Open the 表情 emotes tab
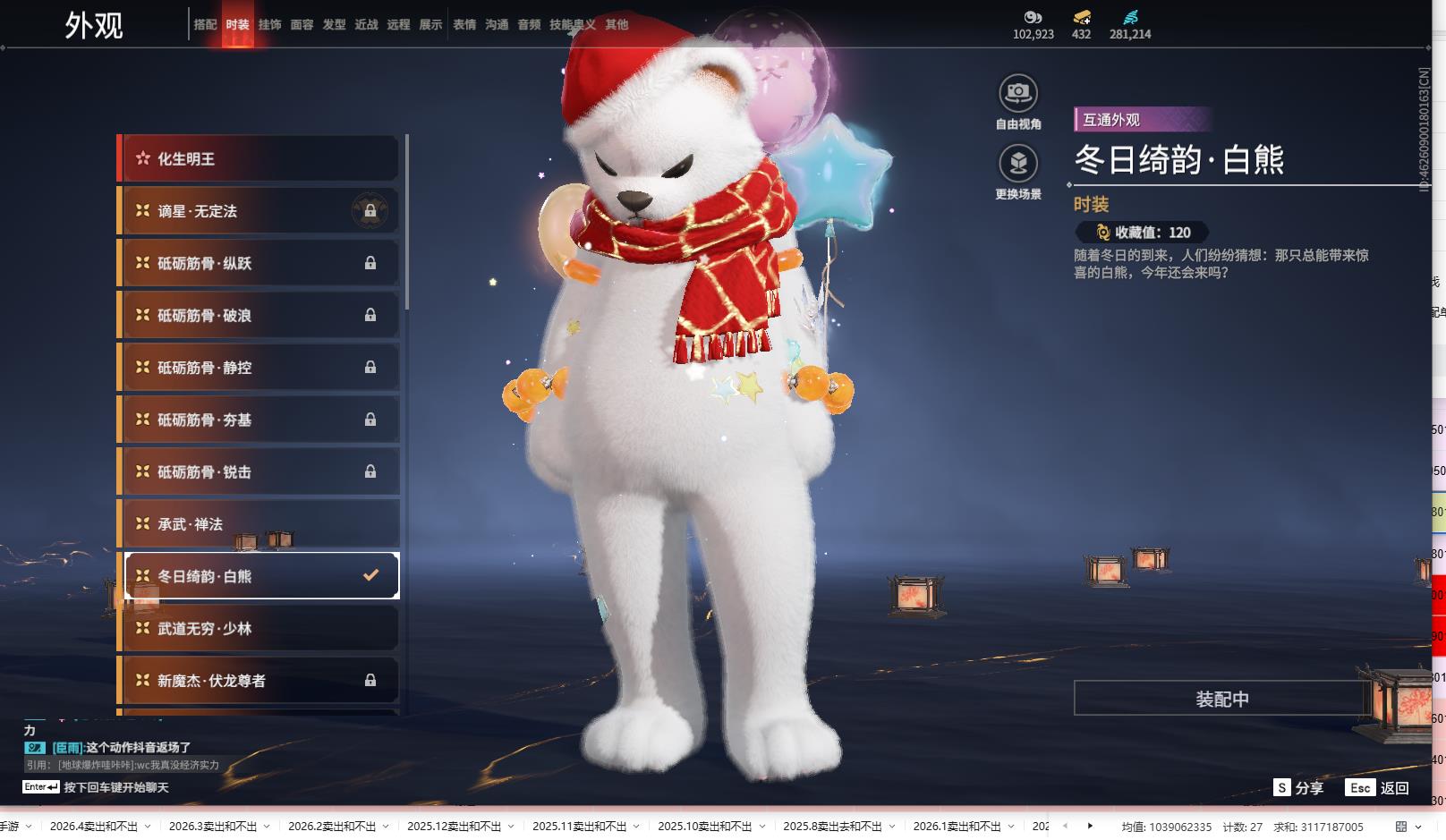Image resolution: width=1446 pixels, height=840 pixels. (464, 25)
